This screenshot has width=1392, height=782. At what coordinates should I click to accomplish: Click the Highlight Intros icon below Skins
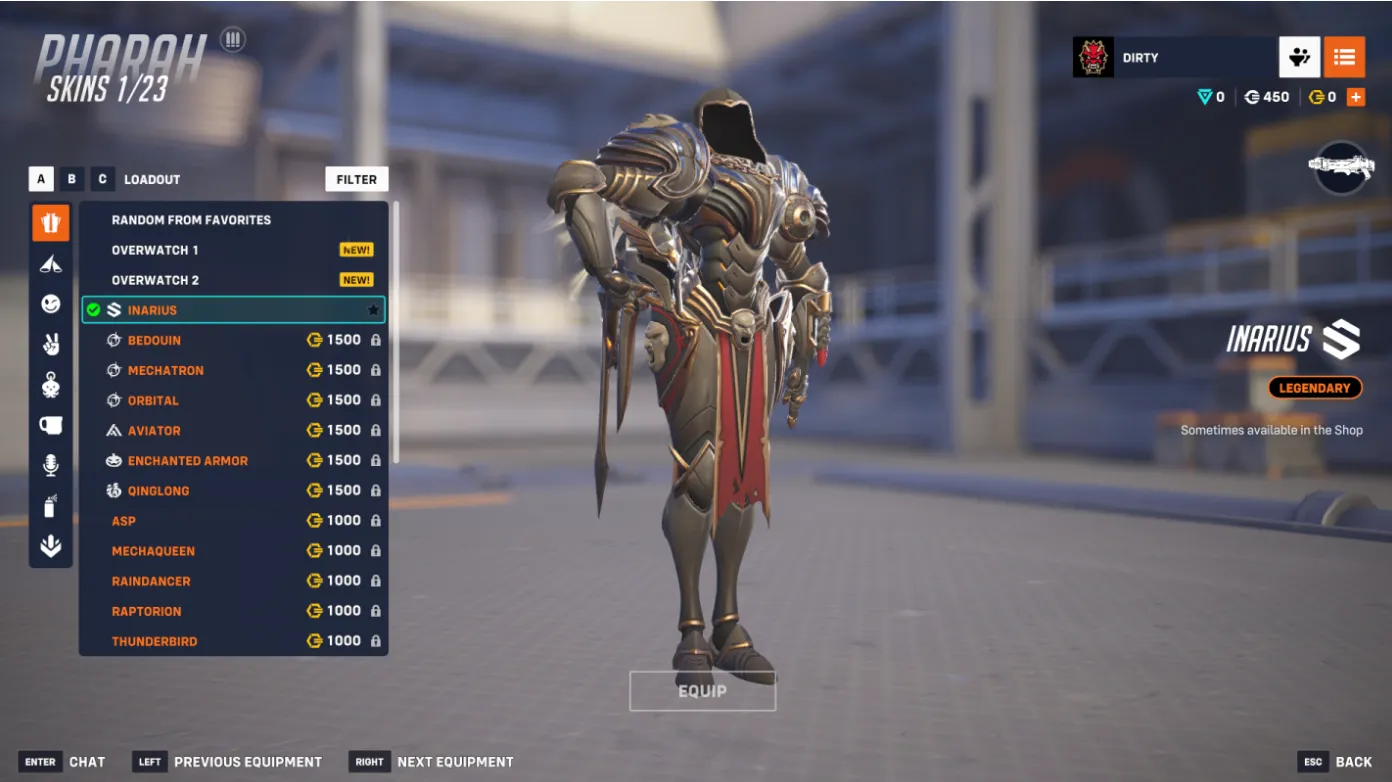click(50, 263)
